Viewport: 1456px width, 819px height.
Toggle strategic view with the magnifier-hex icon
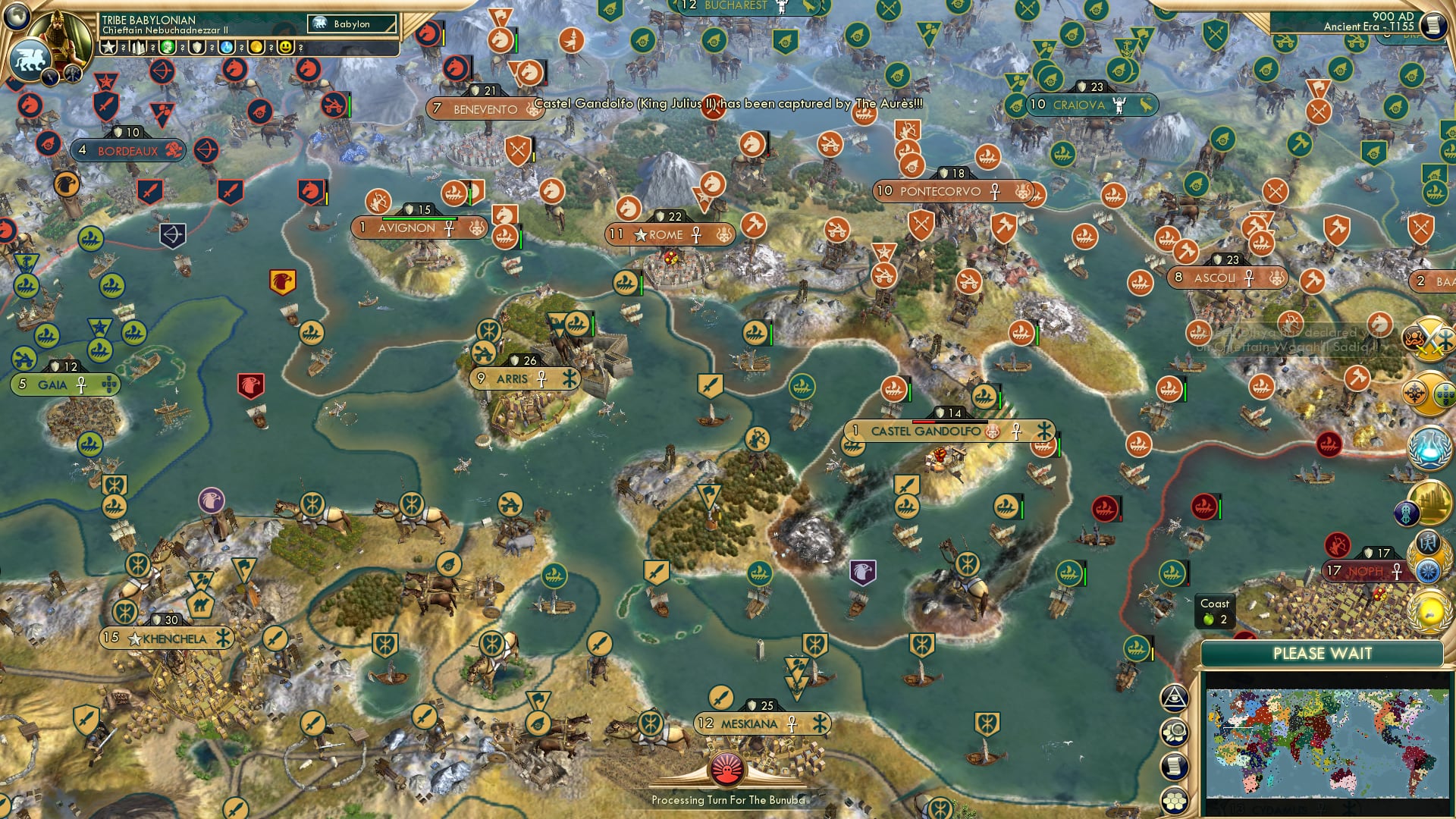click(x=1174, y=731)
